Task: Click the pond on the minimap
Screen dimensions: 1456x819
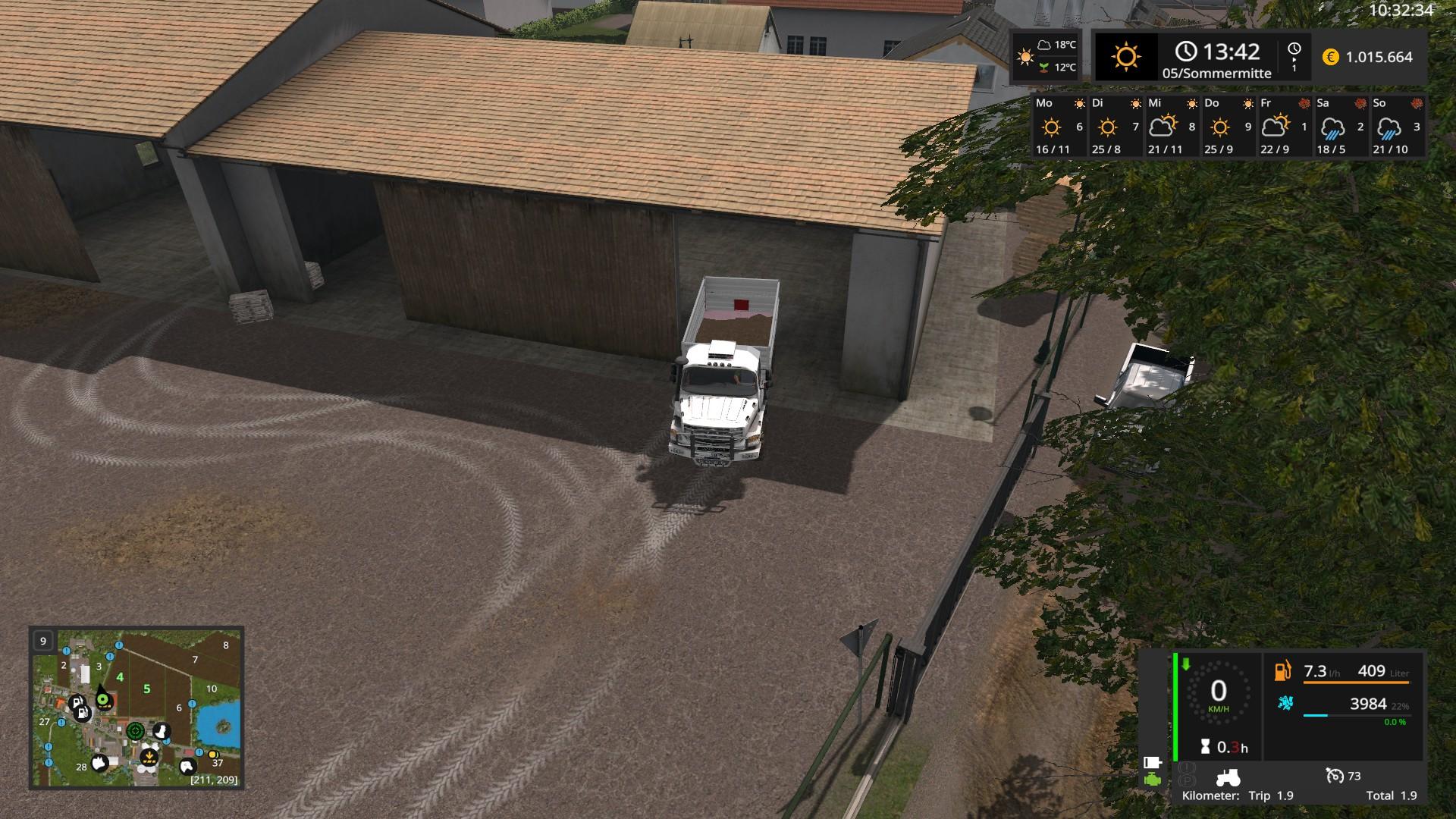Action: click(218, 721)
